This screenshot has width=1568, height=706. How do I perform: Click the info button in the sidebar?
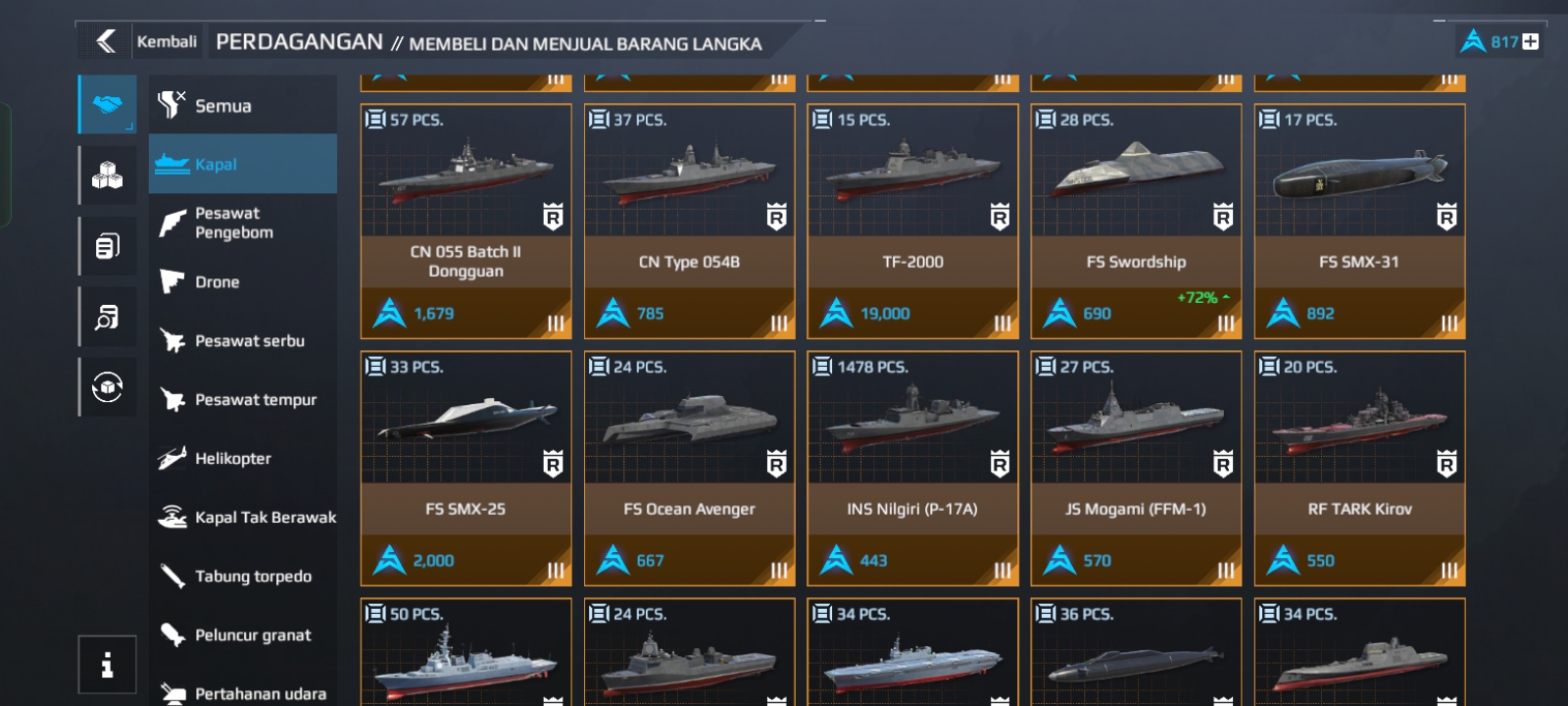[x=107, y=665]
